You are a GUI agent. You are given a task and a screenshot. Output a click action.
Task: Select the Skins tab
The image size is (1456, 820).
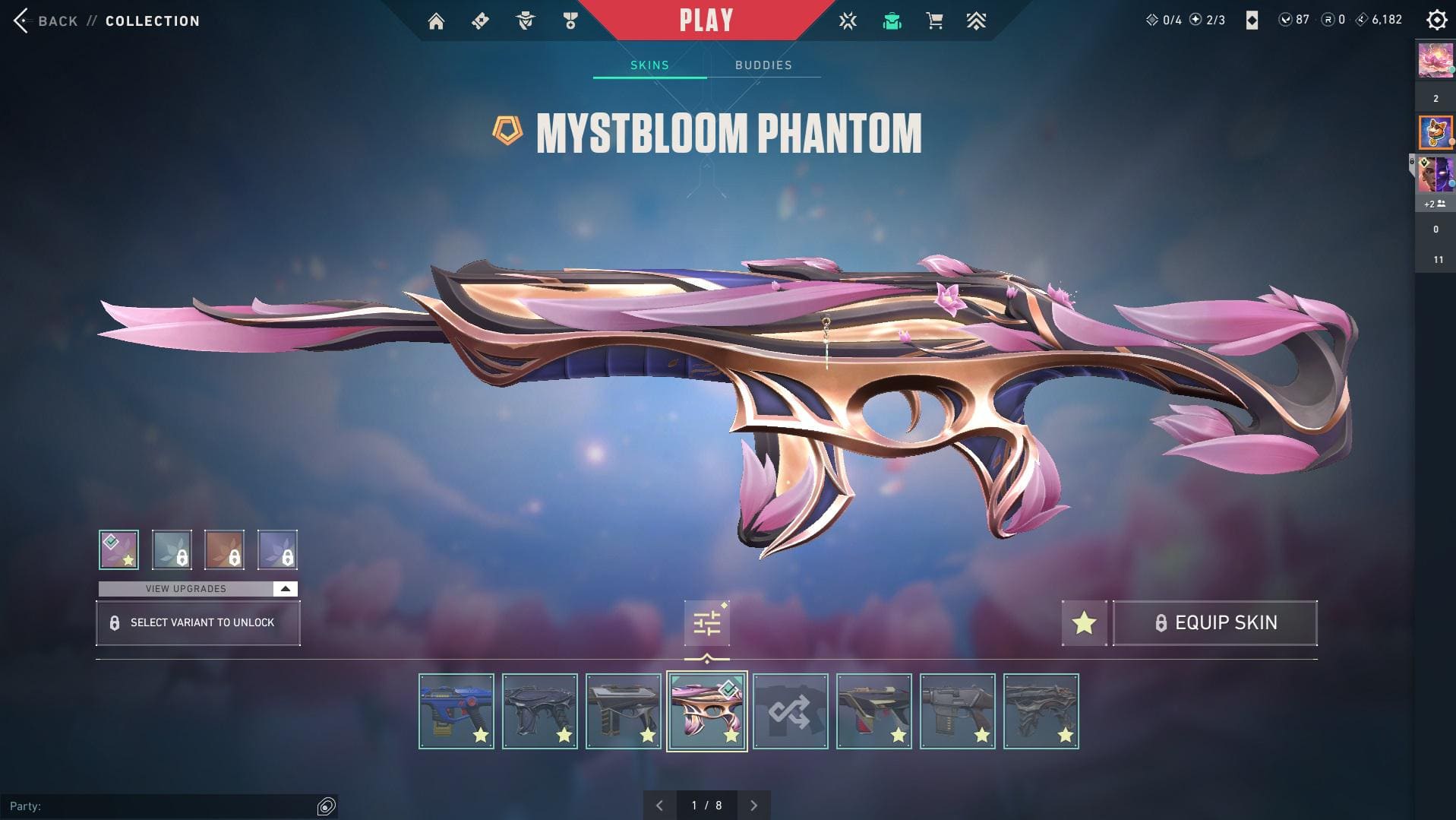point(649,65)
